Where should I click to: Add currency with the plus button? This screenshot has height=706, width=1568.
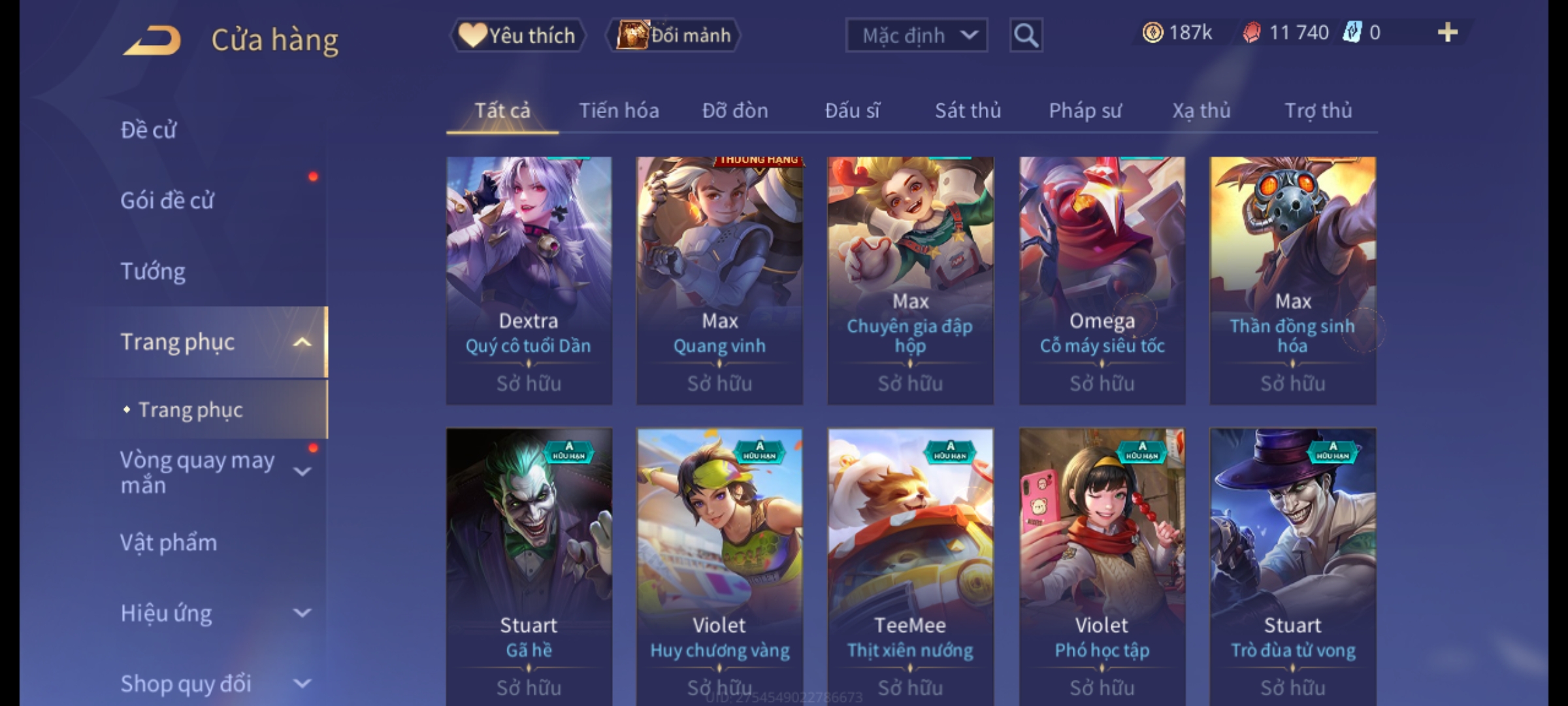1448,33
